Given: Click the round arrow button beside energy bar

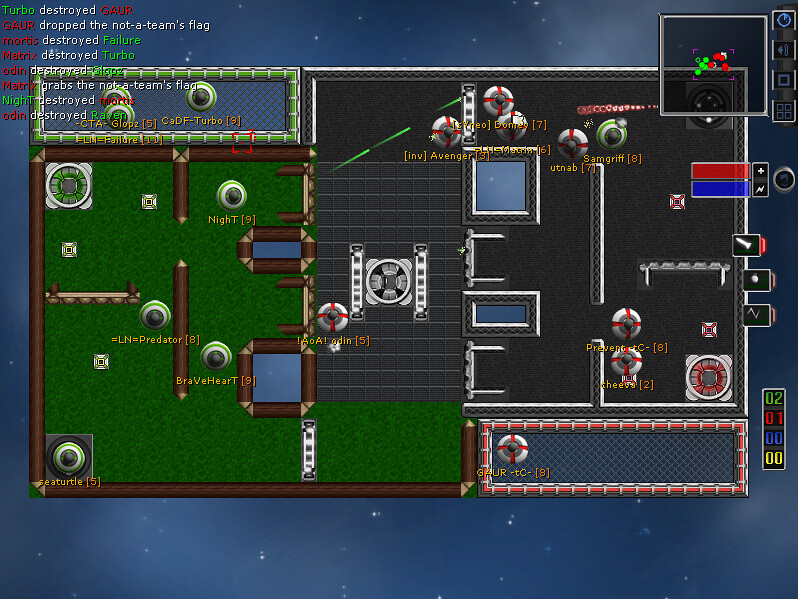Looking at the screenshot, I should 784,178.
